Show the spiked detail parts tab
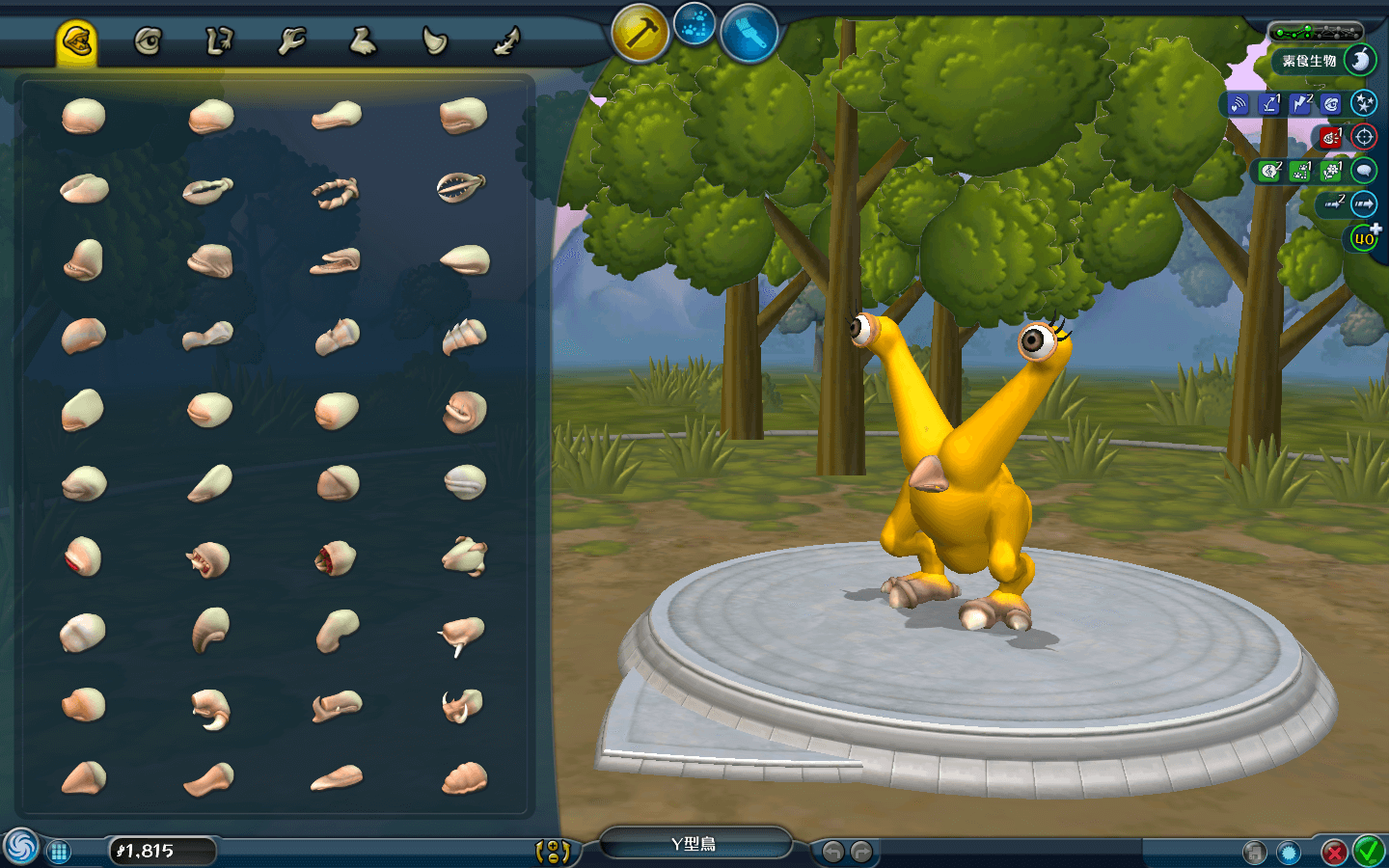Viewport: 1389px width, 868px height. pyautogui.click(x=506, y=41)
